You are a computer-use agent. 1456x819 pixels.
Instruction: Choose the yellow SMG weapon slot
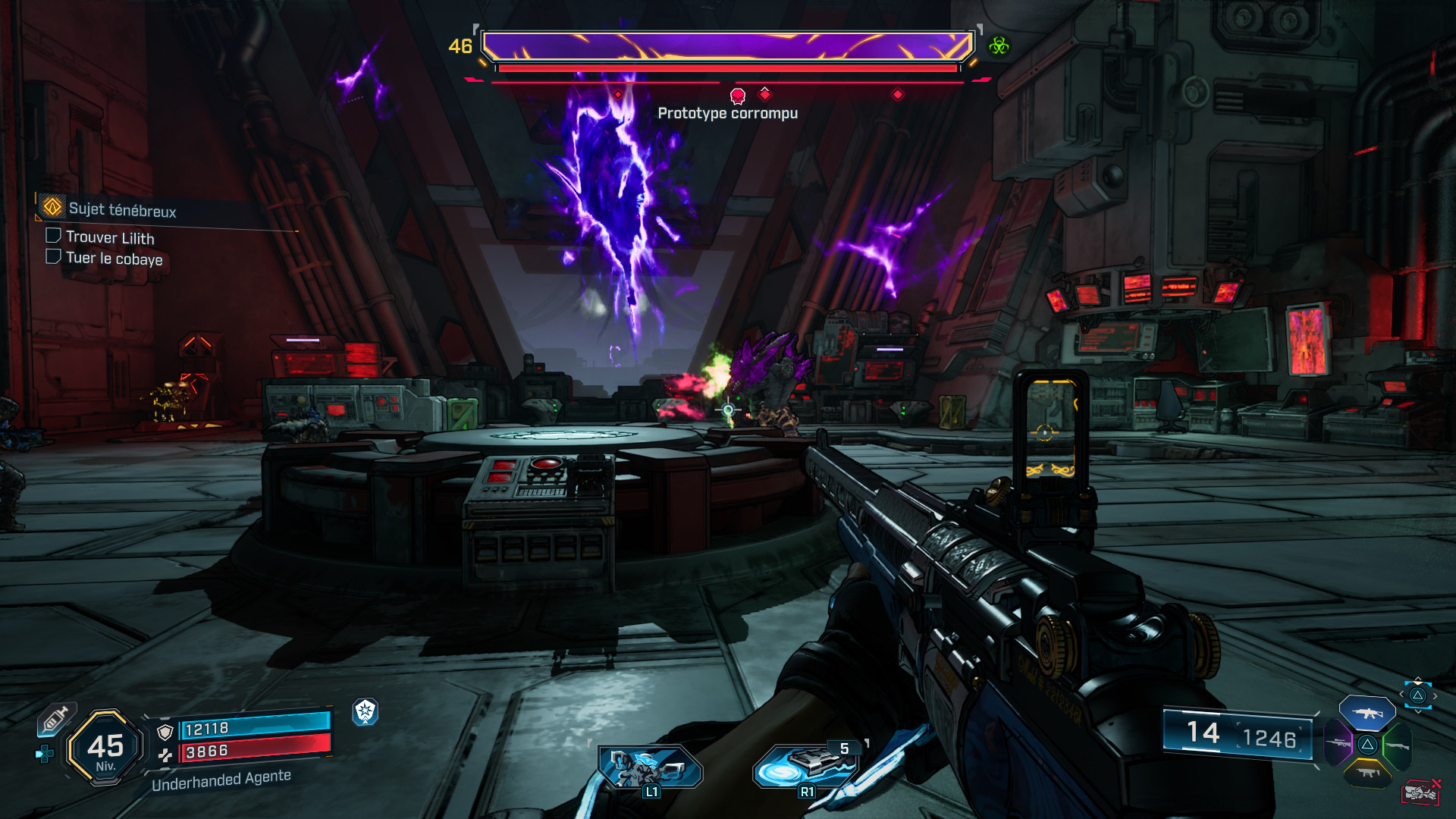coord(1367,773)
